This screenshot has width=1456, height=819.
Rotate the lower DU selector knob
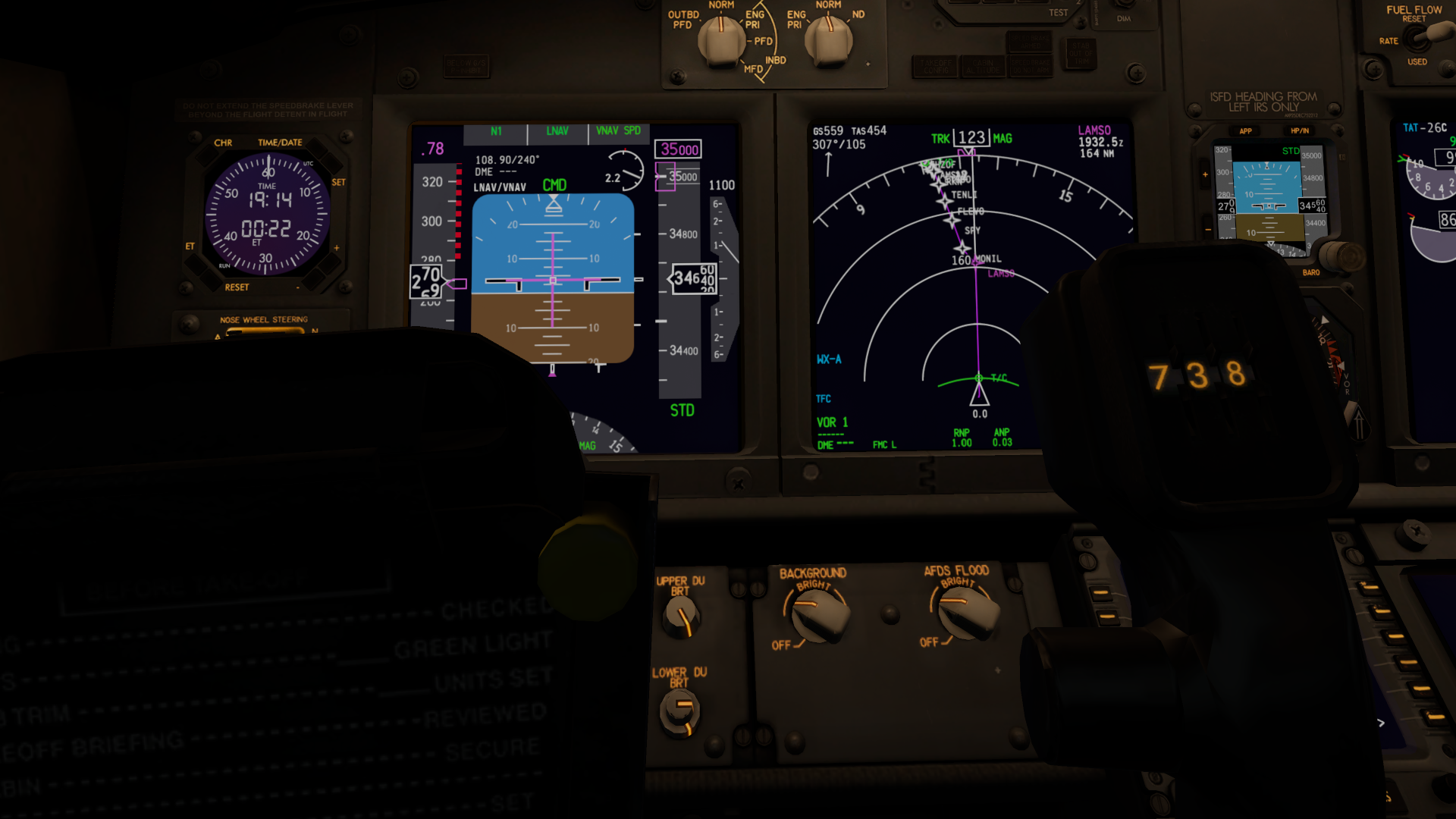click(x=829, y=39)
